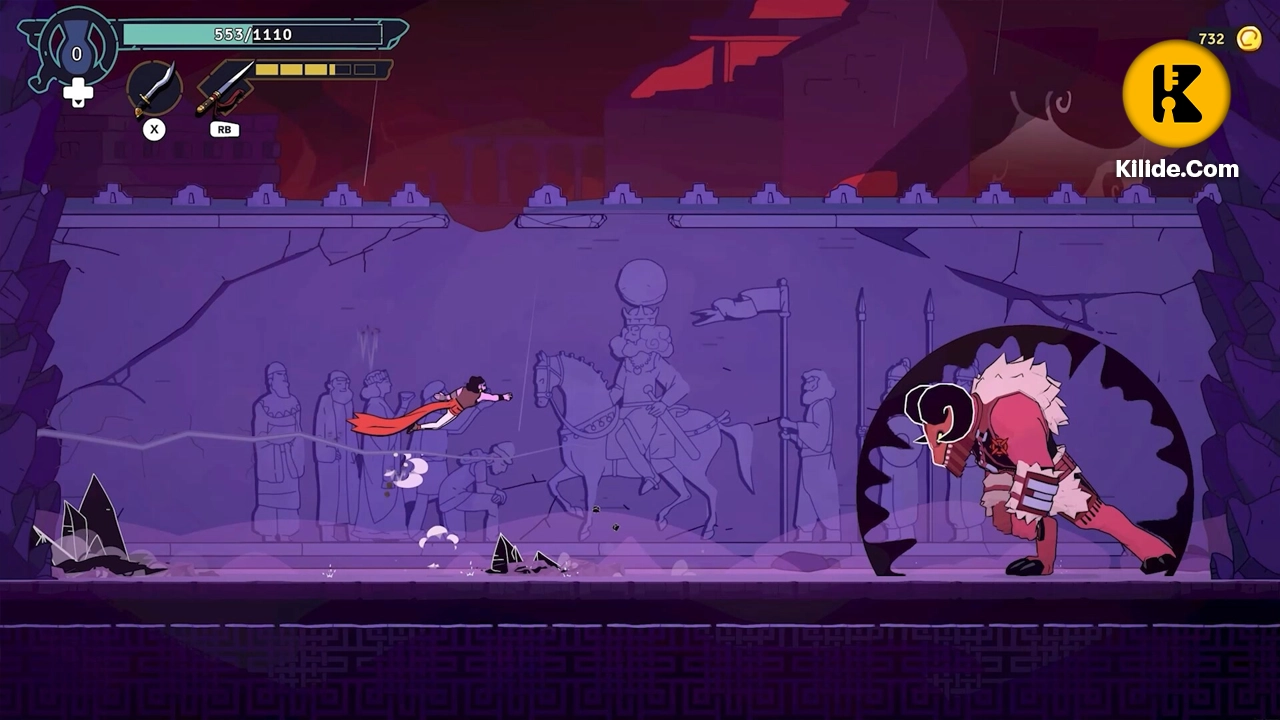Click the gold coin currency icon

coord(1250,38)
